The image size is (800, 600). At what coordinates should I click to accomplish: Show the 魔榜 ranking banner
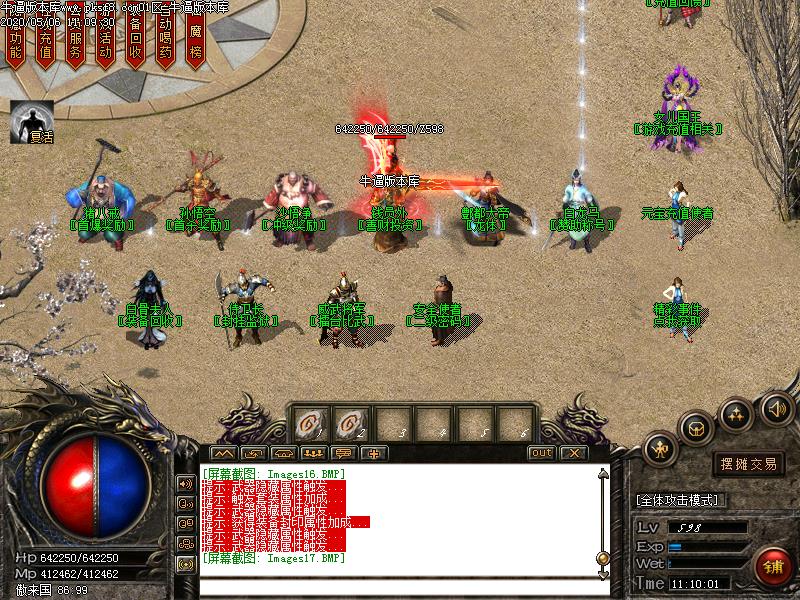[x=195, y=40]
